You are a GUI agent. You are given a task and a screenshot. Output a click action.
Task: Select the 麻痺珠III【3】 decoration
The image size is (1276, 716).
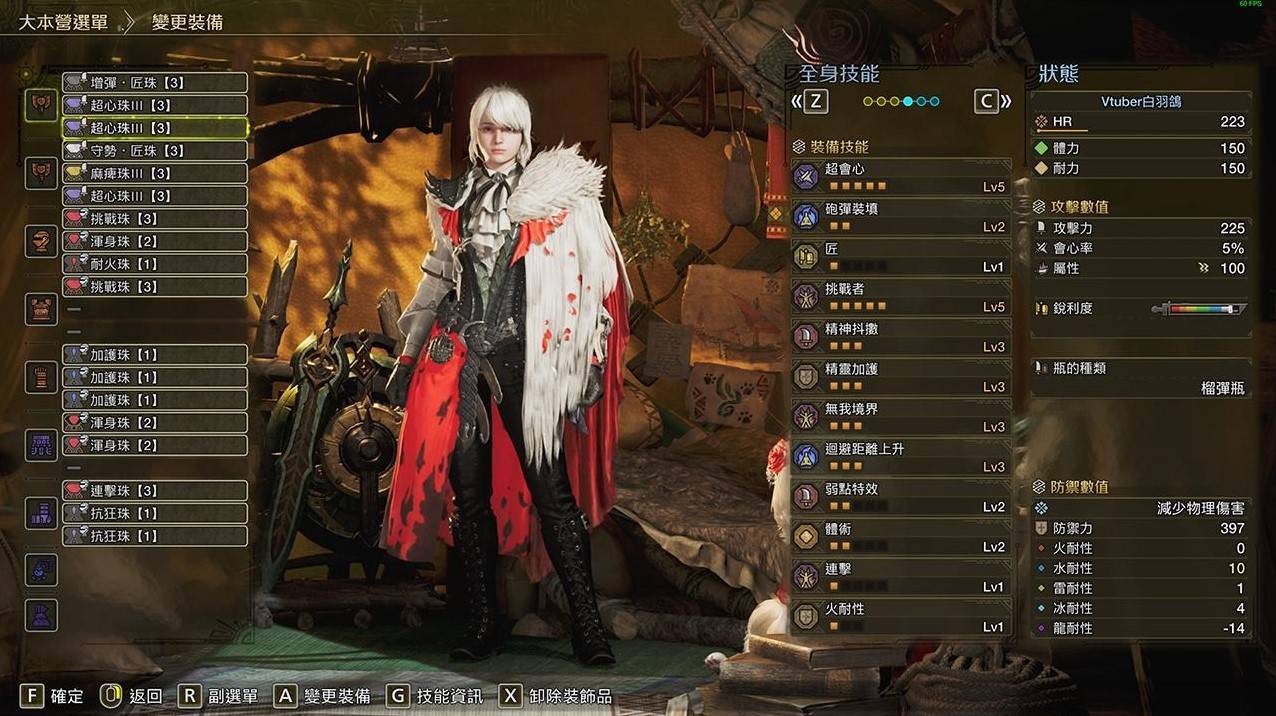[x=154, y=173]
